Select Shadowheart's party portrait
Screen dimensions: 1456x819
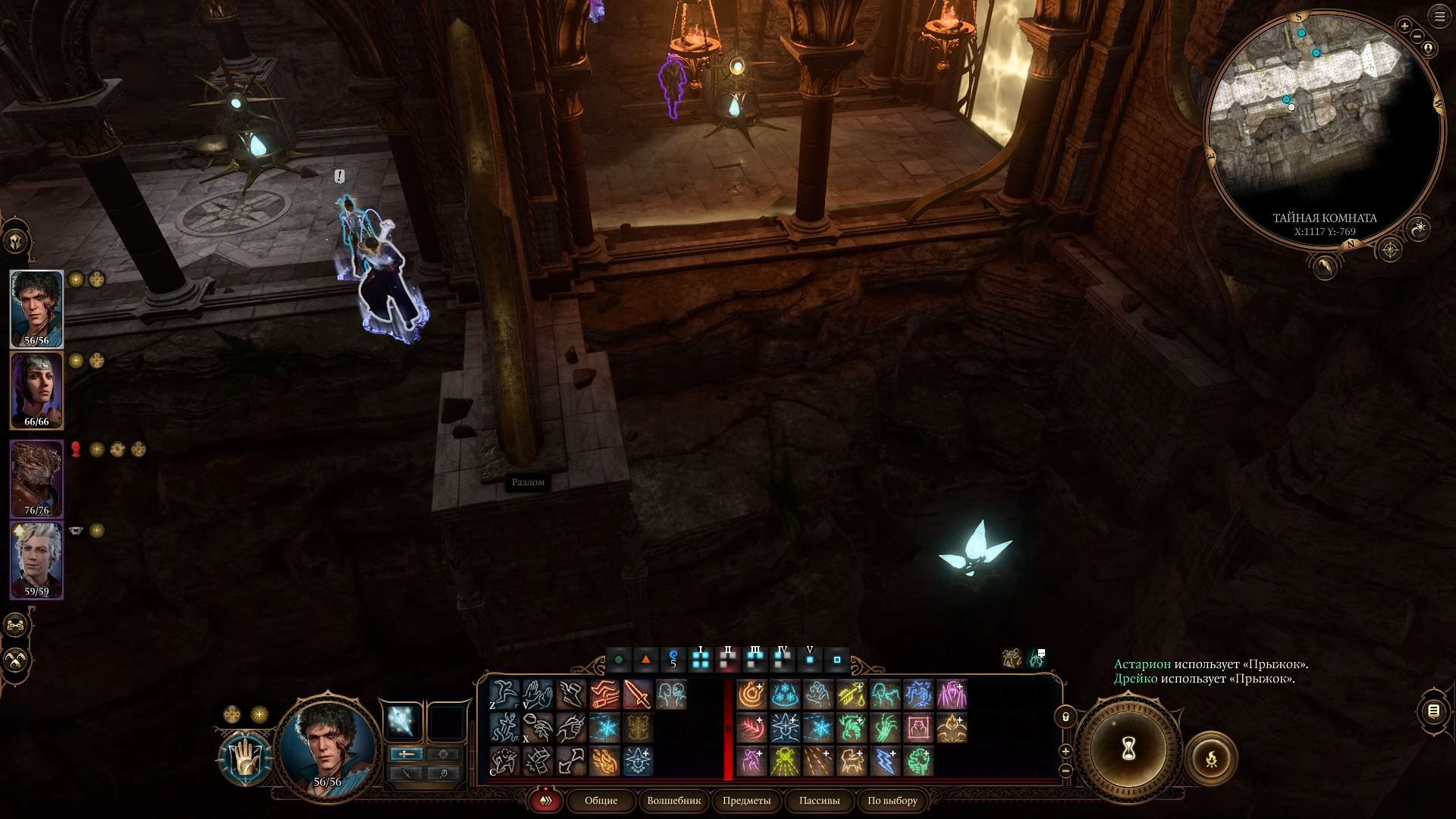tap(36, 390)
